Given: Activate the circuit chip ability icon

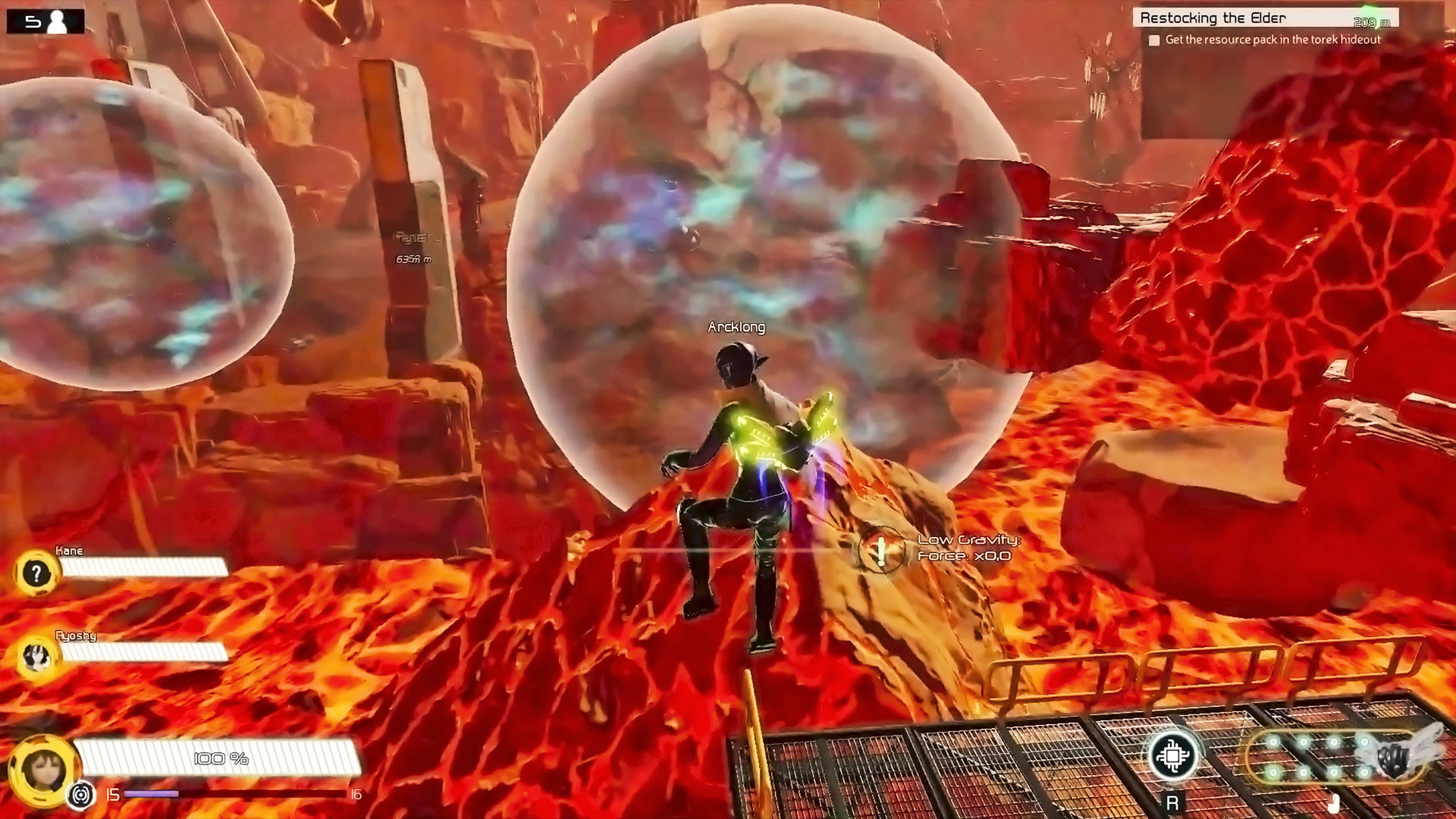Looking at the screenshot, I should click(x=1173, y=755).
